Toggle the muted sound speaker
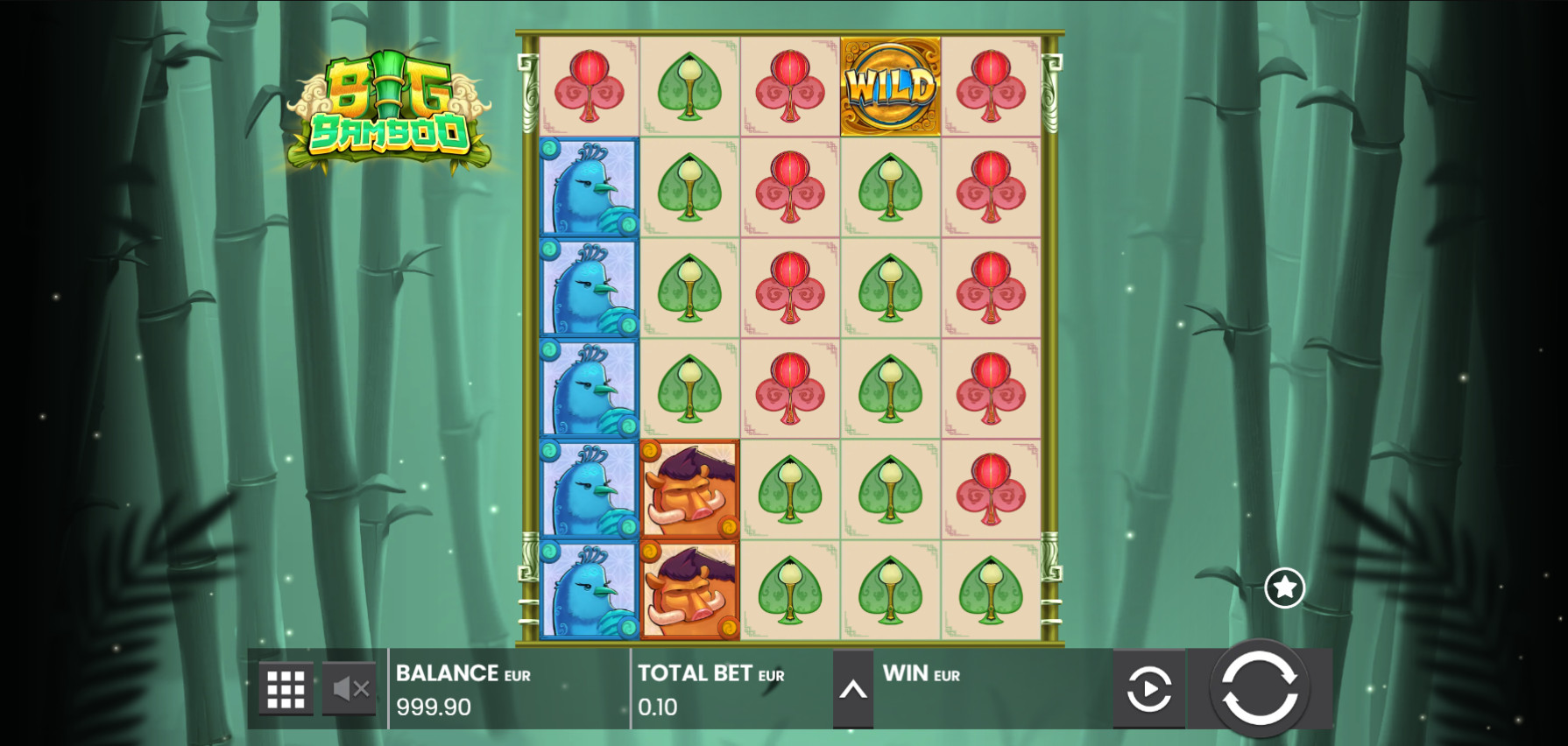 [350, 689]
